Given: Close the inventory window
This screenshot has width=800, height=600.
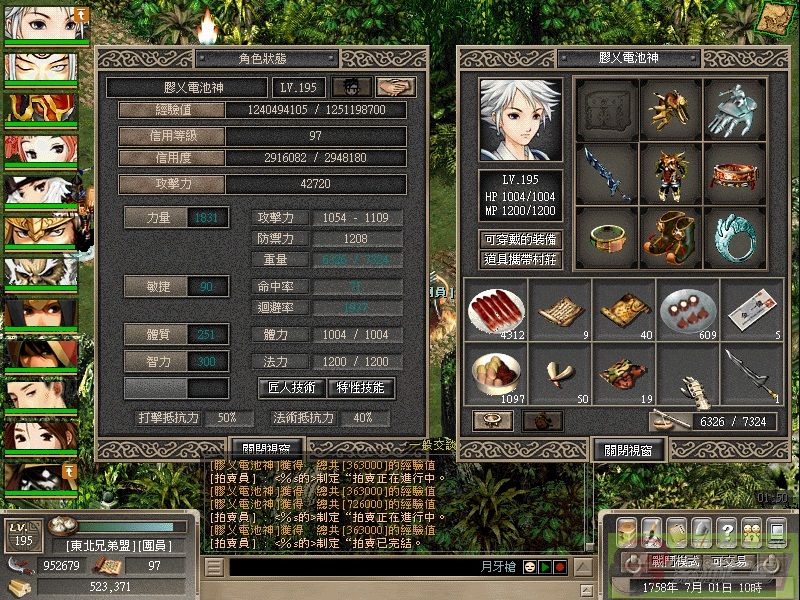Looking at the screenshot, I should pyautogui.click(x=628, y=449).
